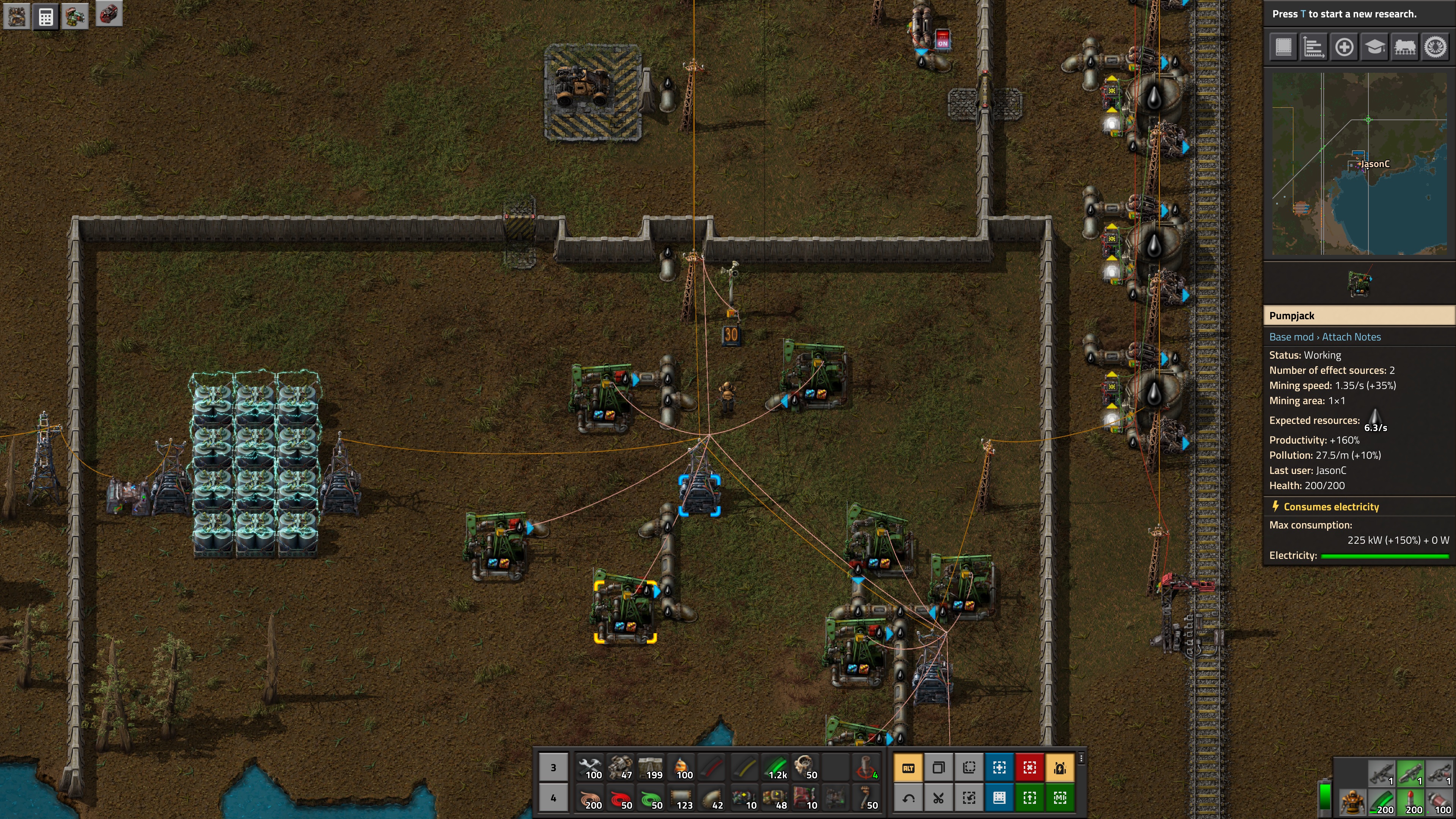Image resolution: width=1456 pixels, height=819 pixels.
Task: Open the trains overview button
Action: 1404,47
